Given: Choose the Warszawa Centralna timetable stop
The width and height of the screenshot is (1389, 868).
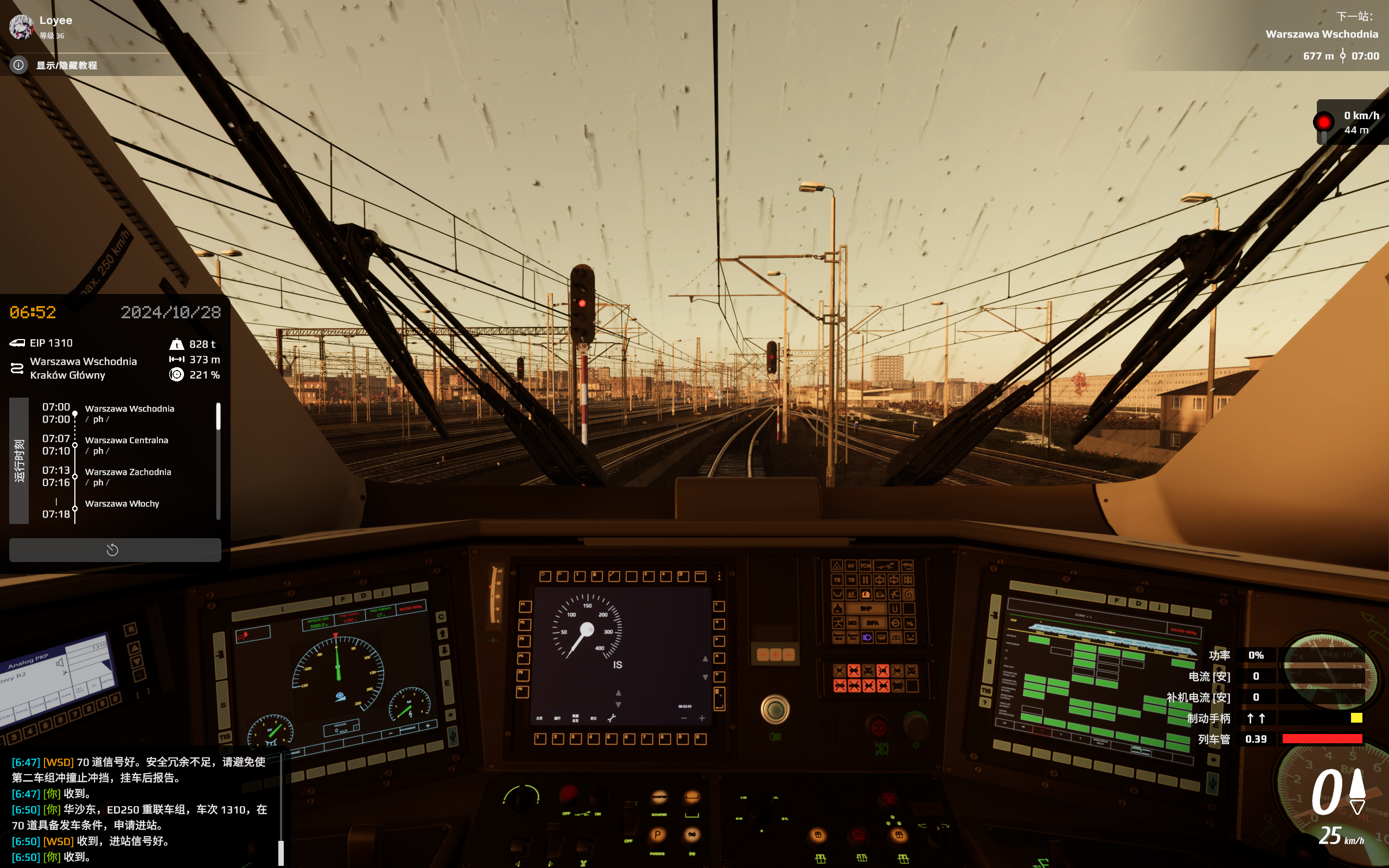Looking at the screenshot, I should [127, 445].
